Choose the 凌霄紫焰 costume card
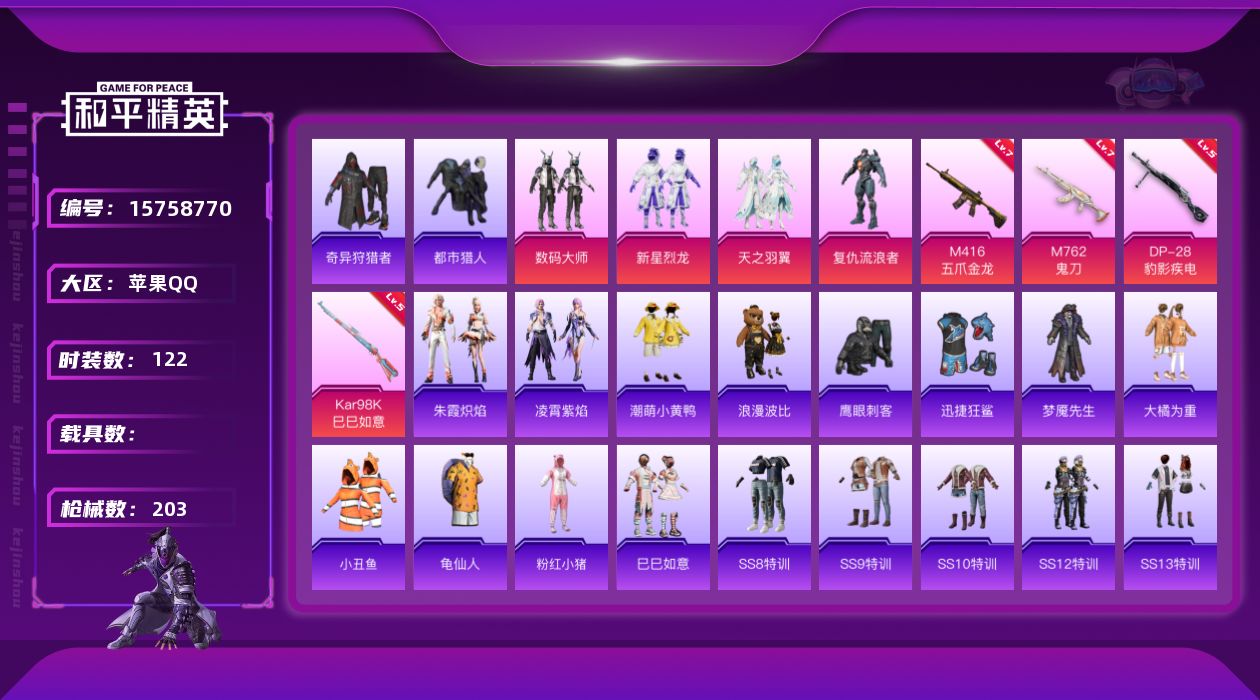The height and width of the screenshot is (700, 1260). click(561, 364)
